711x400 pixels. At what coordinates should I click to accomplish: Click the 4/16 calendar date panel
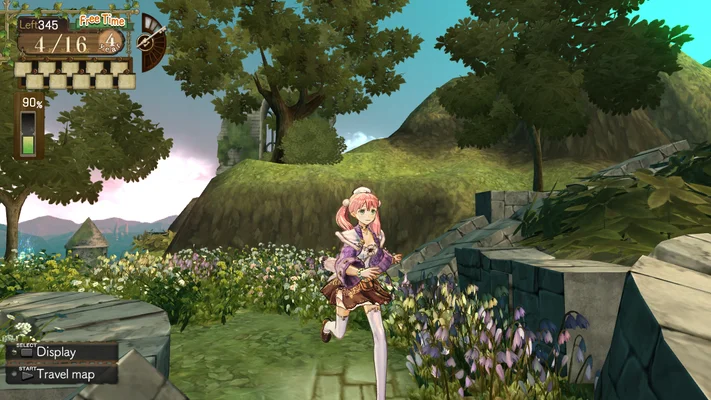(x=62, y=43)
